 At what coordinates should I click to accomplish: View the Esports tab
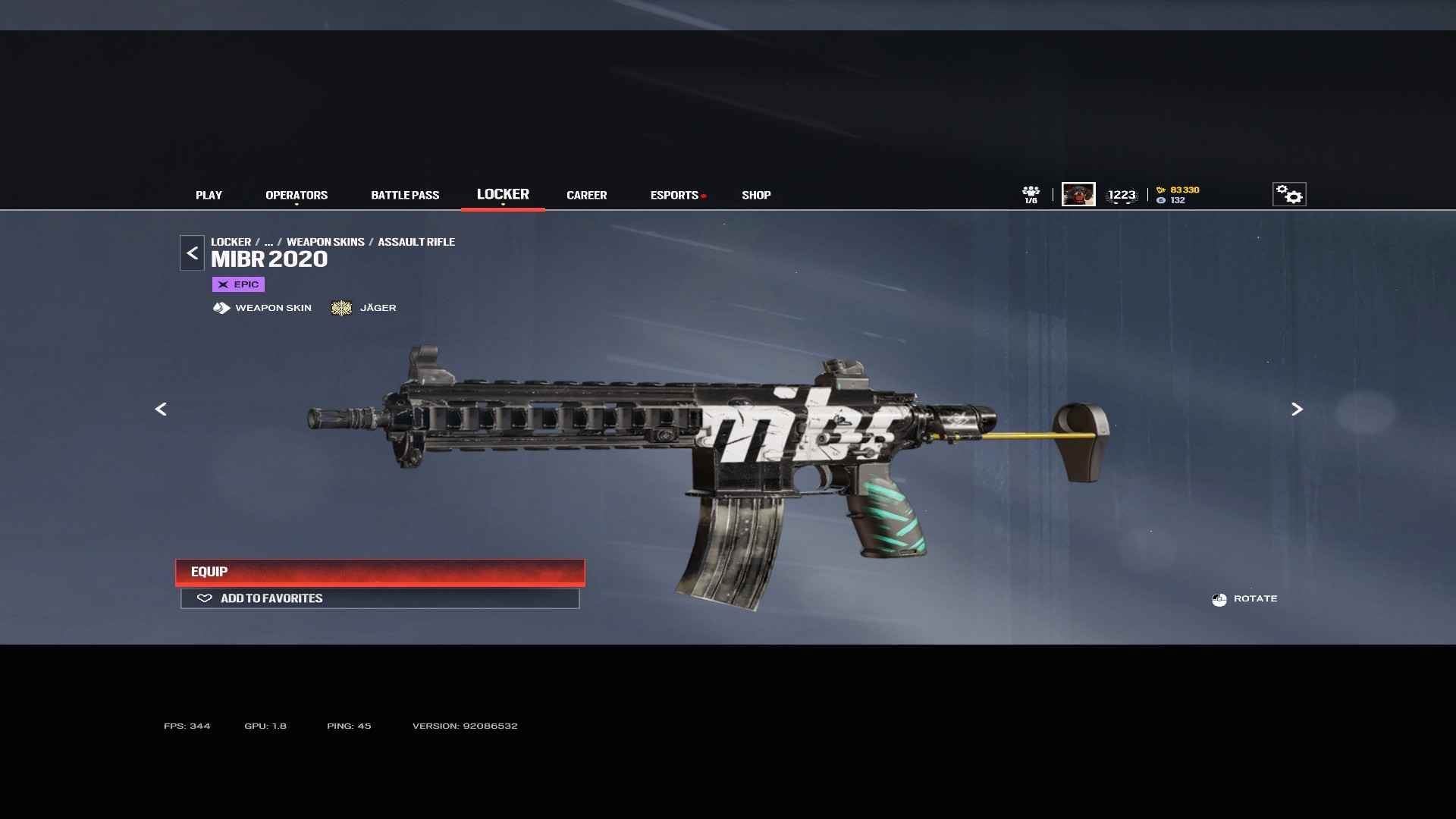point(674,195)
